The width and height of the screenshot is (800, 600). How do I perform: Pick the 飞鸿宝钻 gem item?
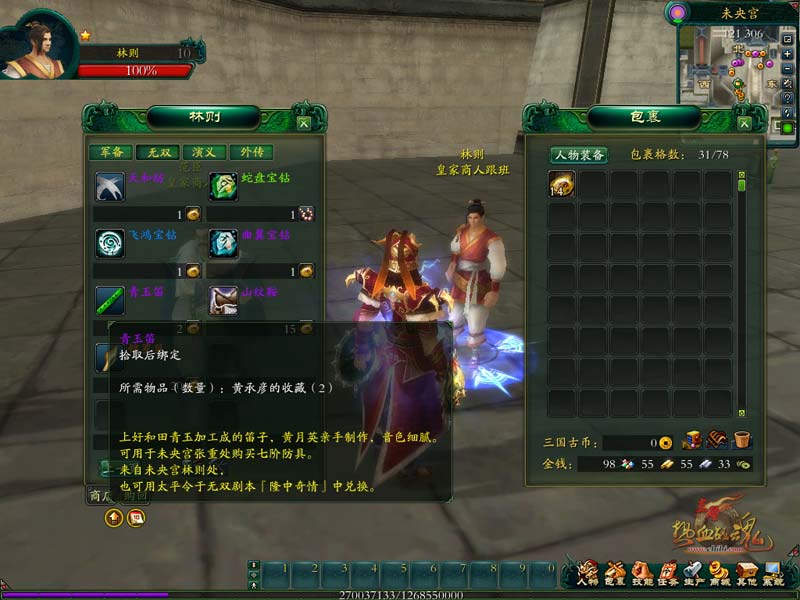pos(109,244)
